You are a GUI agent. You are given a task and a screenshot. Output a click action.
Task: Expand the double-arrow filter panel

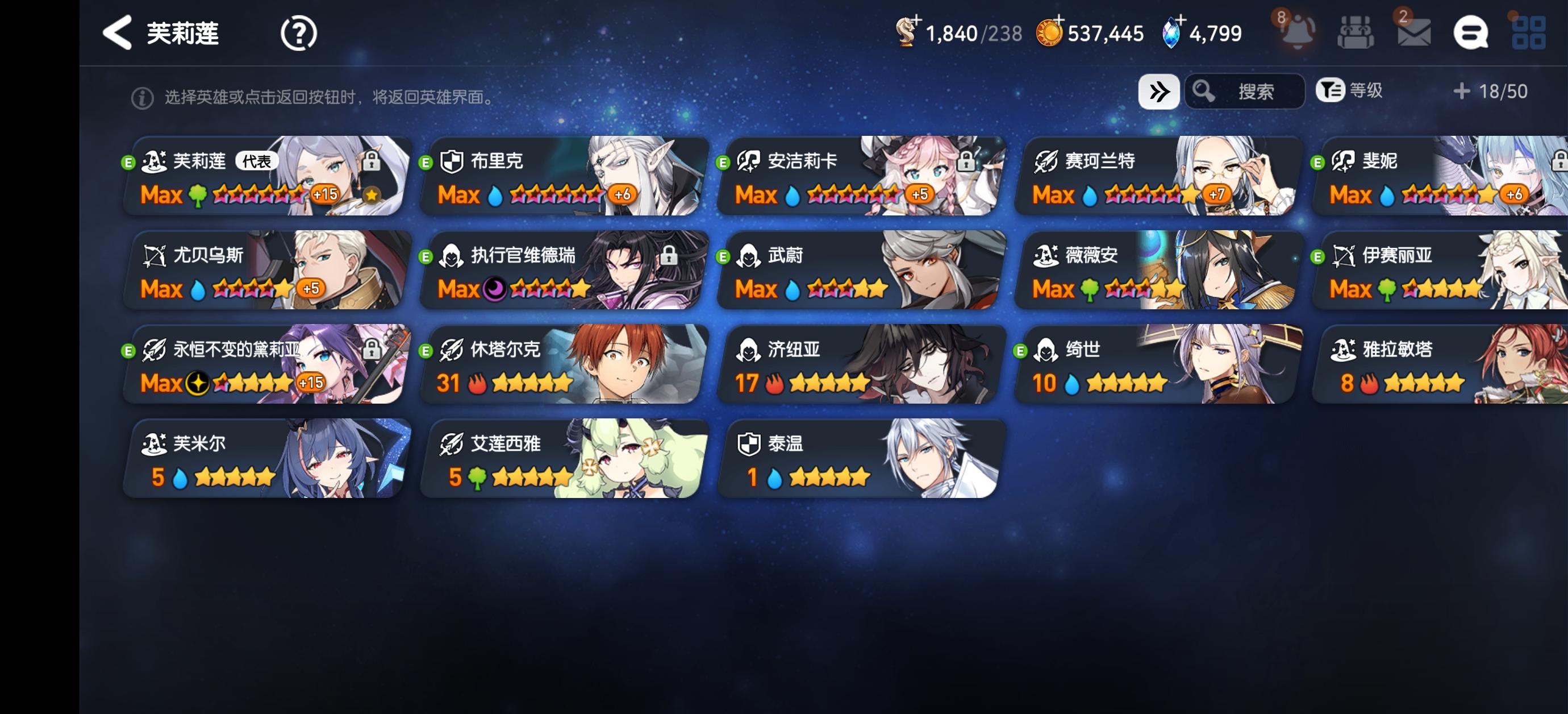click(1160, 91)
